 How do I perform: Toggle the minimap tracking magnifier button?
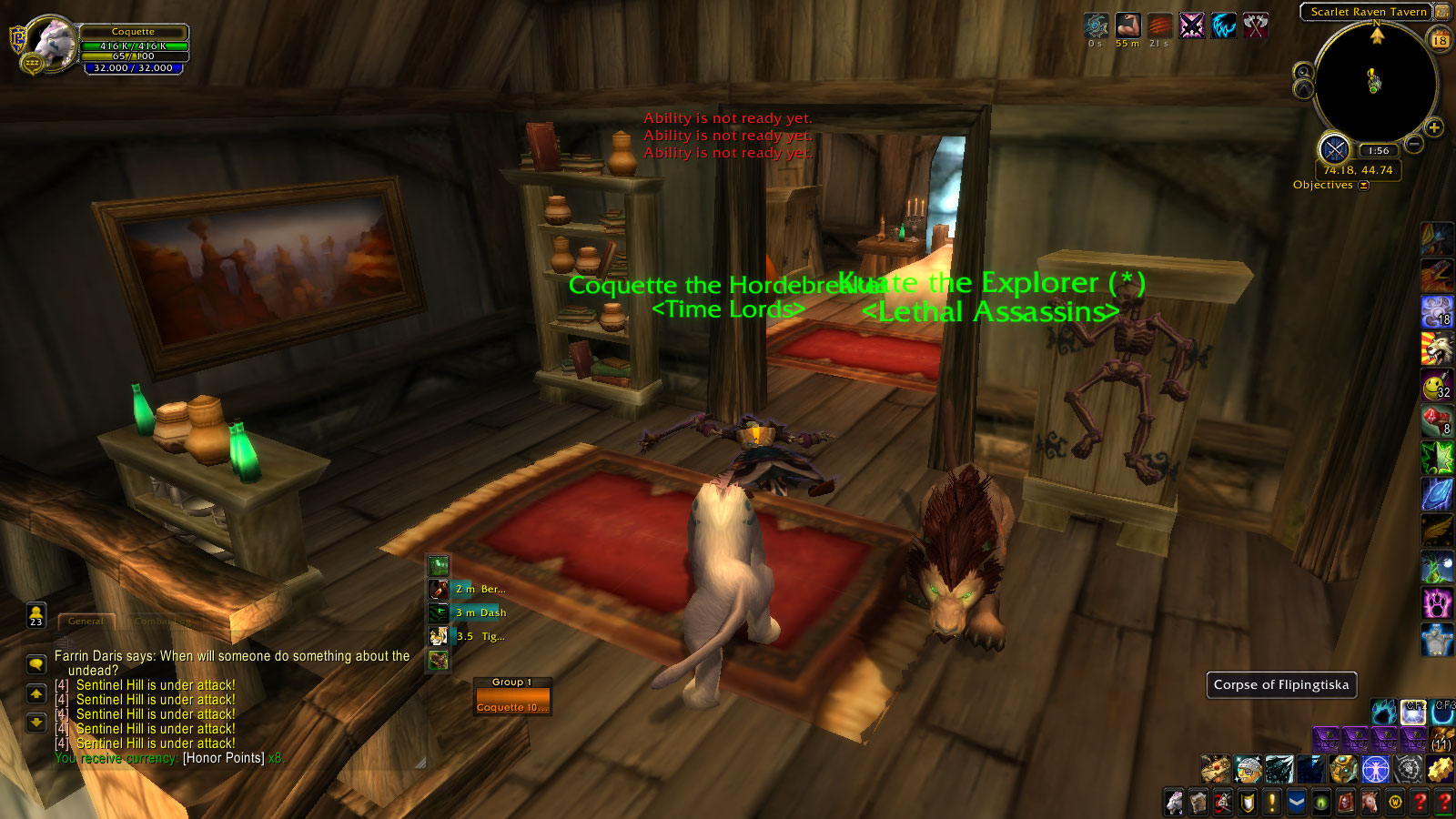[1303, 72]
